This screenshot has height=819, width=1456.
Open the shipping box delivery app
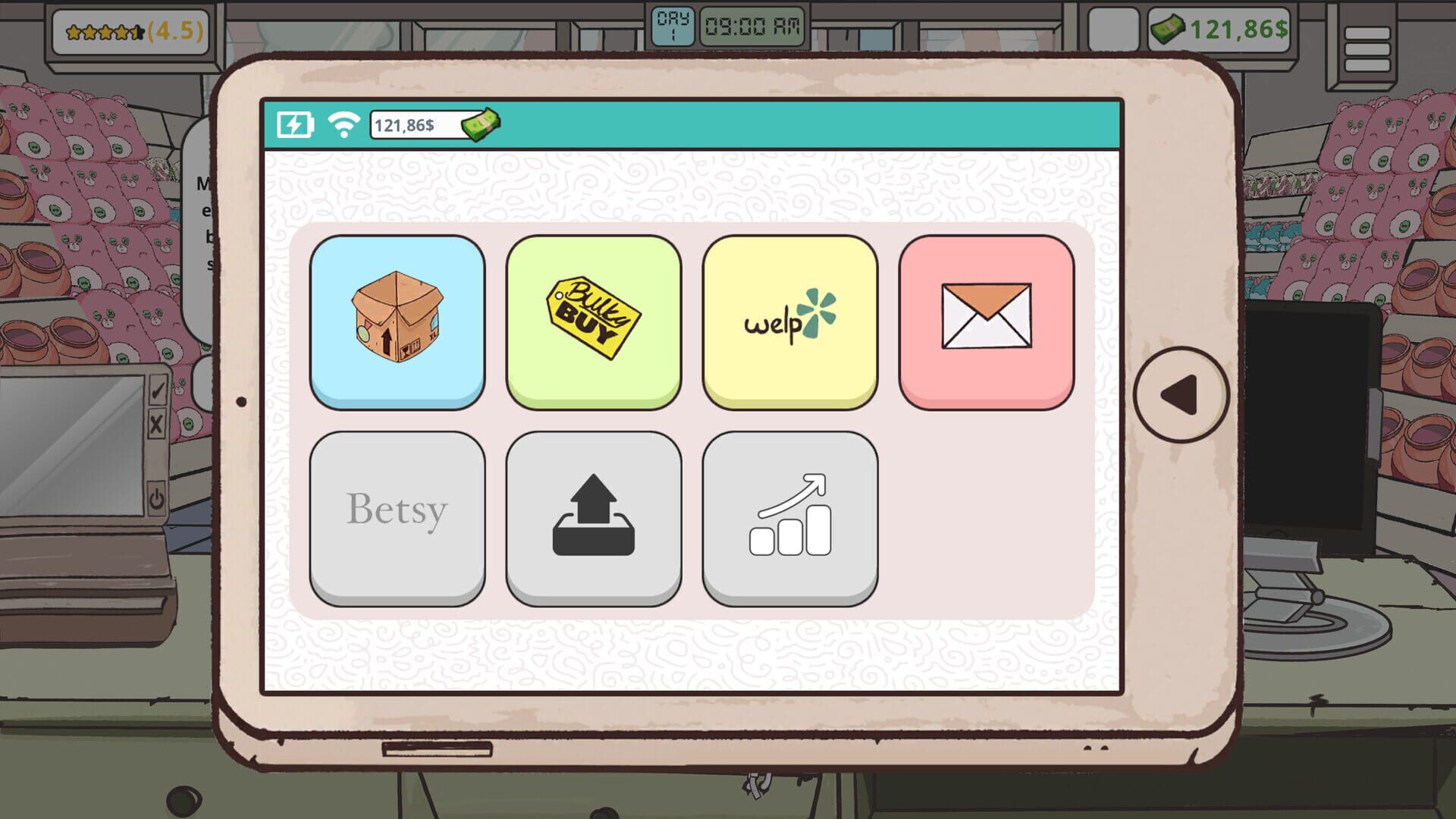coord(398,318)
